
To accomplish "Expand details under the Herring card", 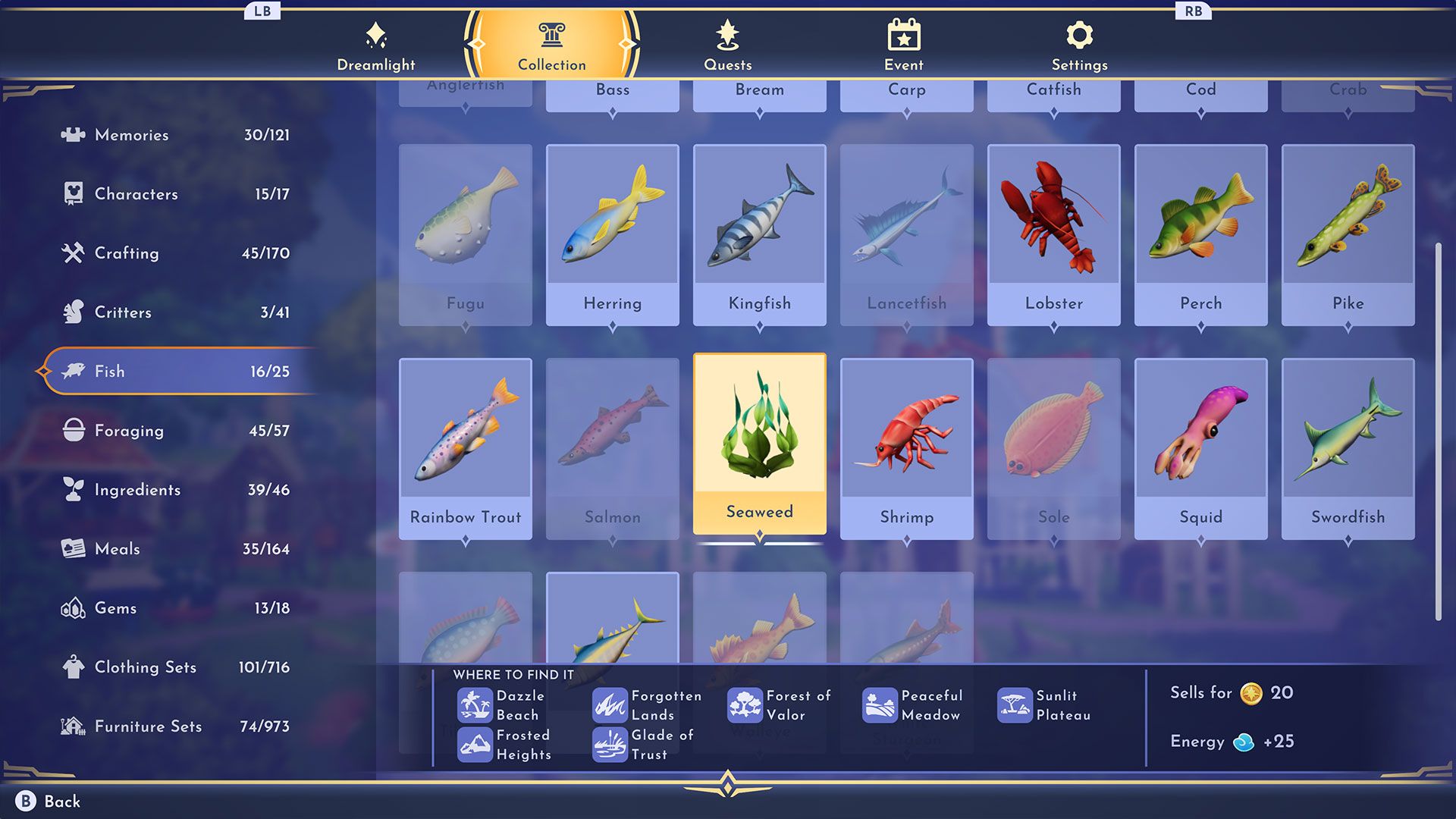I will [612, 324].
